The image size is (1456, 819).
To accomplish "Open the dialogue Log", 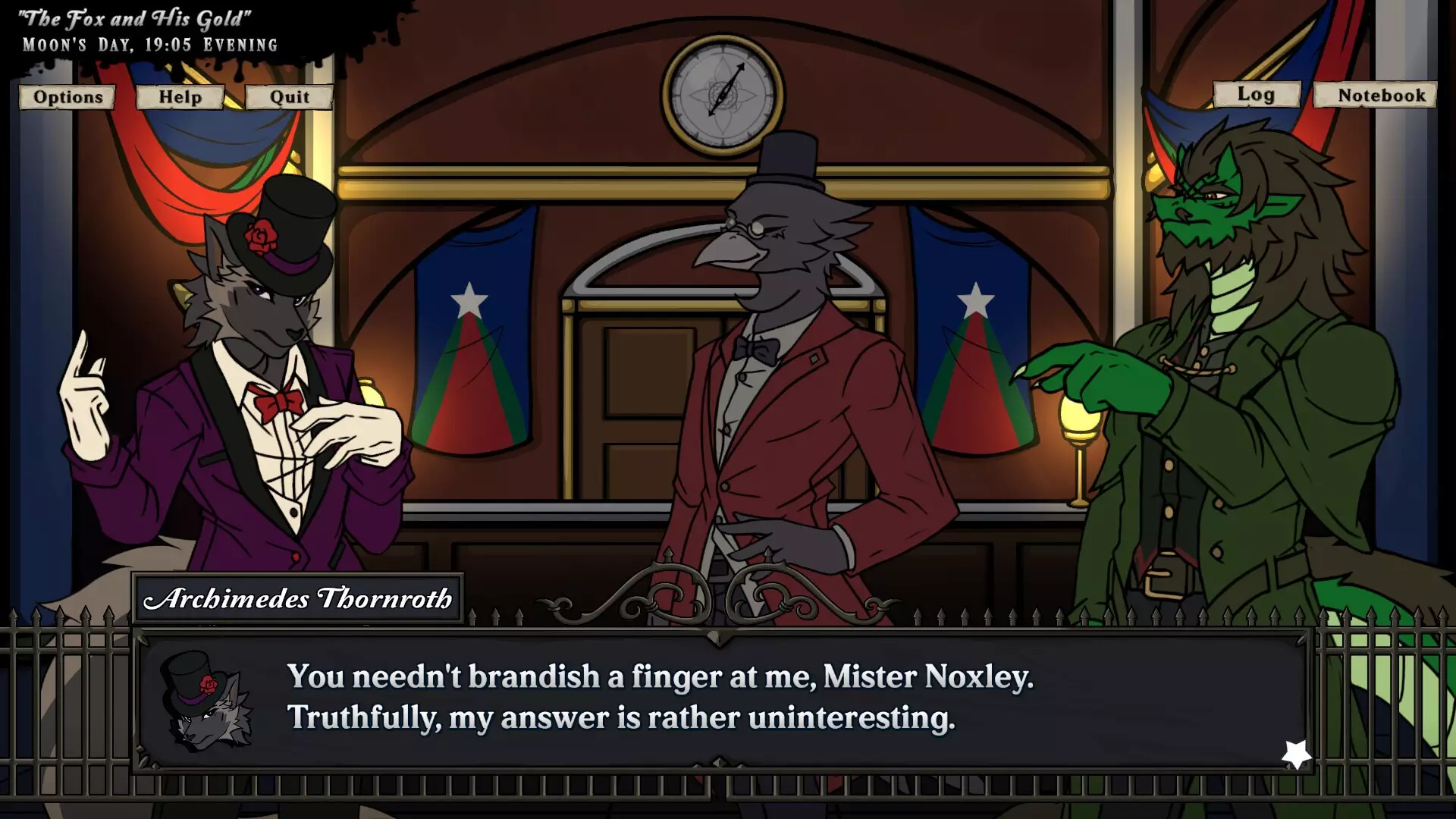I will (x=1257, y=94).
